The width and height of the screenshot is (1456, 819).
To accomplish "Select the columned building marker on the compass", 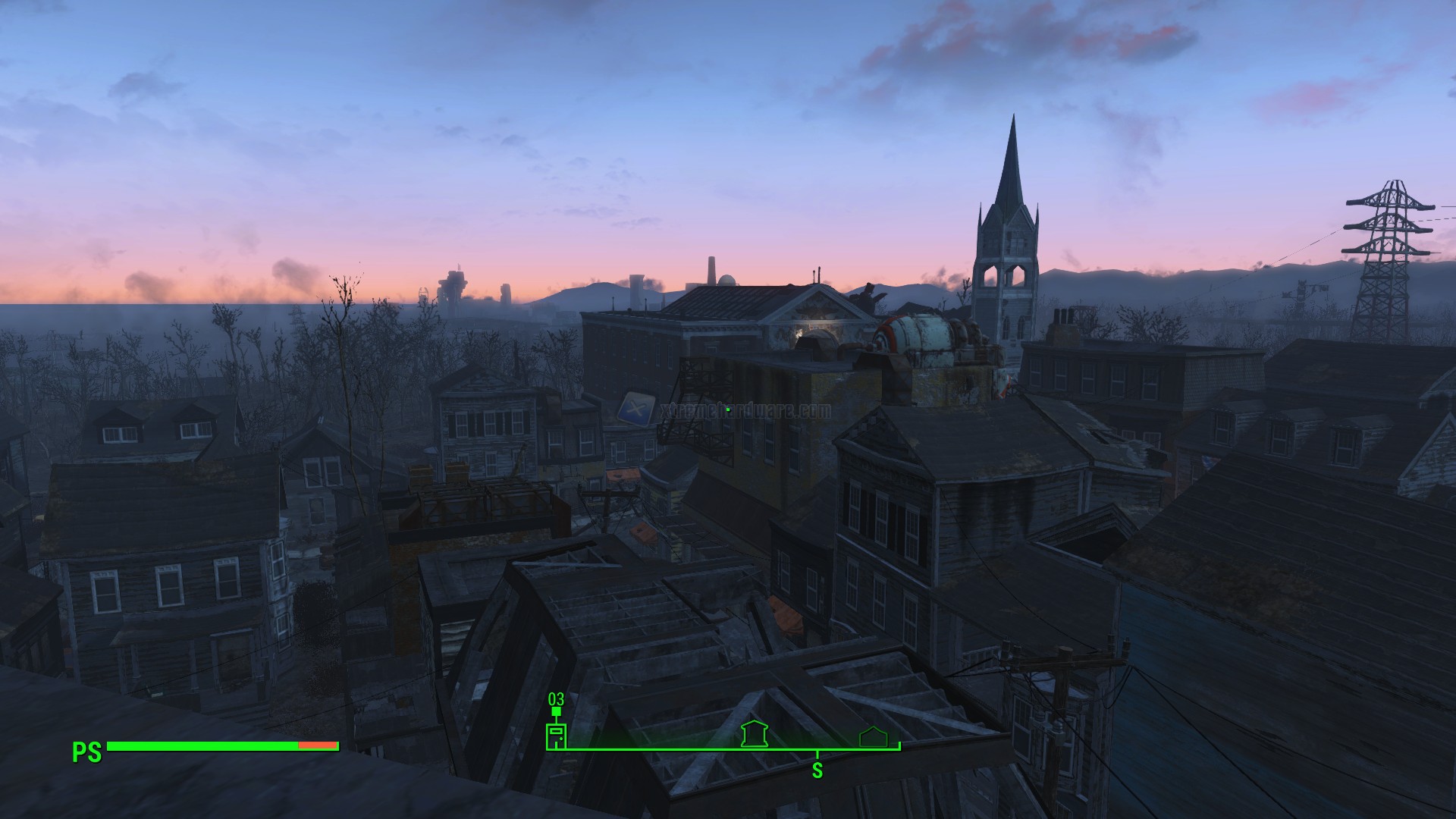I will [x=755, y=734].
